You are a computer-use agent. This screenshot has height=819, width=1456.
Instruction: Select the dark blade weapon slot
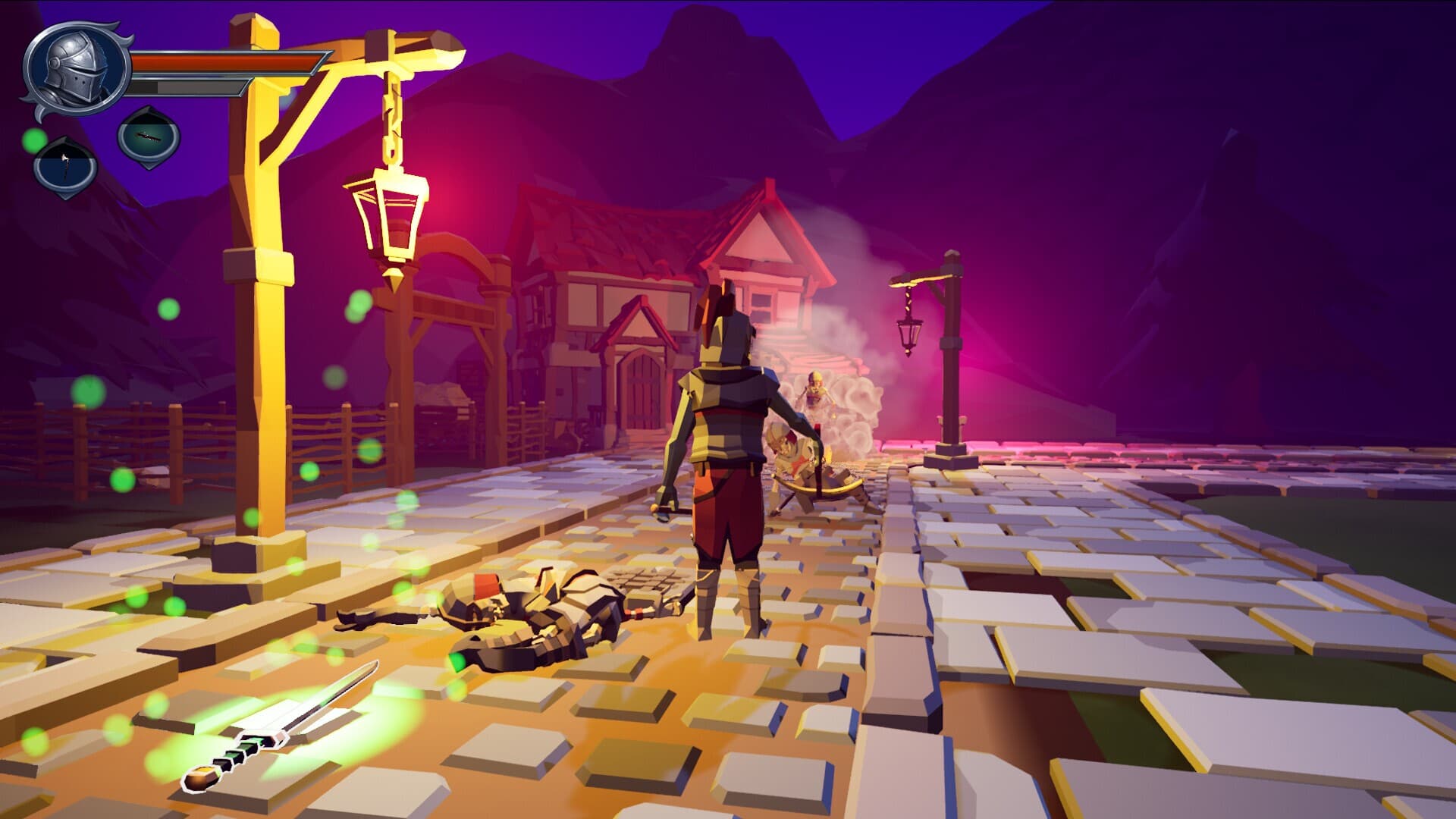(x=149, y=137)
